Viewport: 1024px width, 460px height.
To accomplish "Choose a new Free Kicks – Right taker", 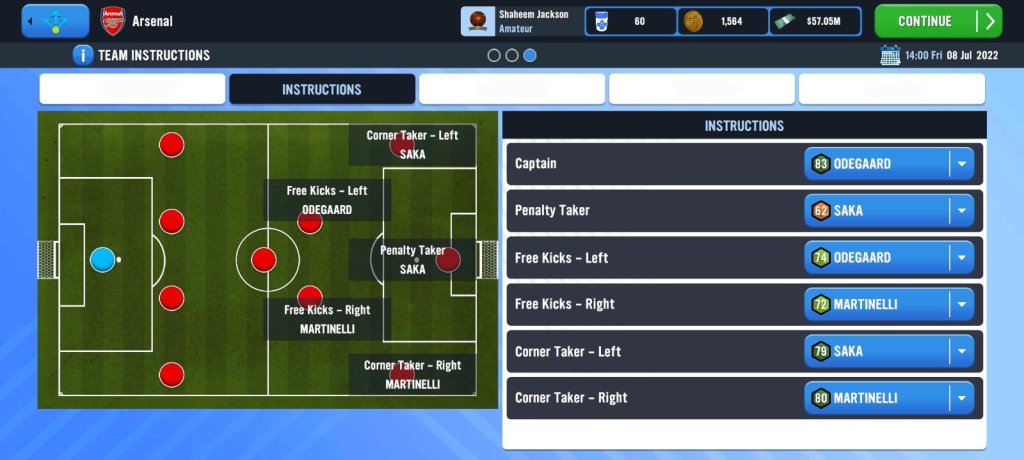I will tap(888, 304).
